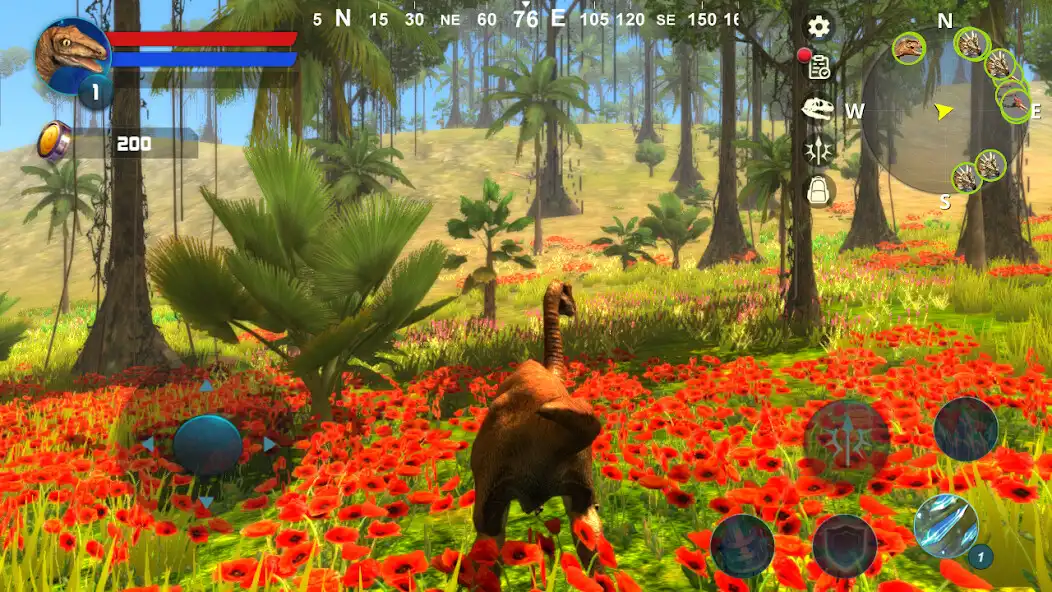
Task: Open the skill tree arrow icon
Action: pos(819,150)
